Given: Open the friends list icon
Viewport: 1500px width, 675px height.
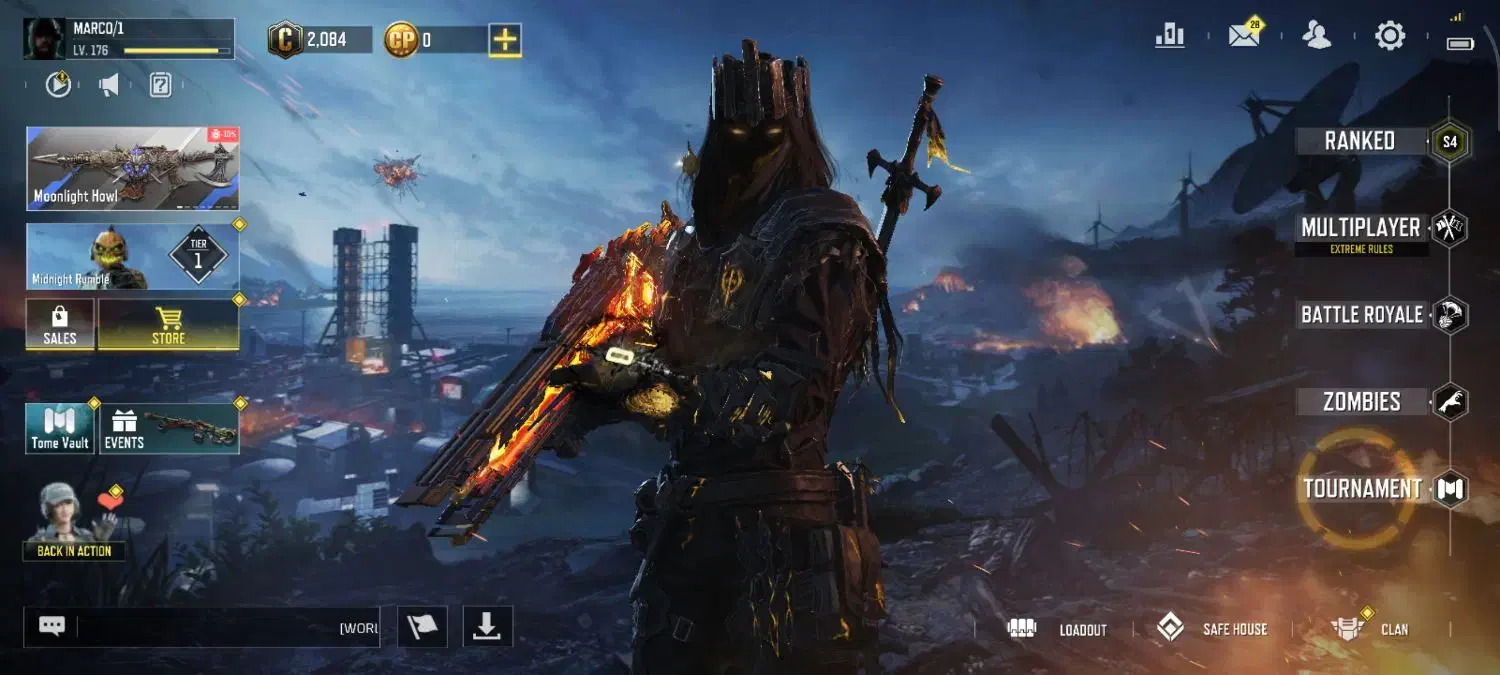Looking at the screenshot, I should tap(1317, 36).
